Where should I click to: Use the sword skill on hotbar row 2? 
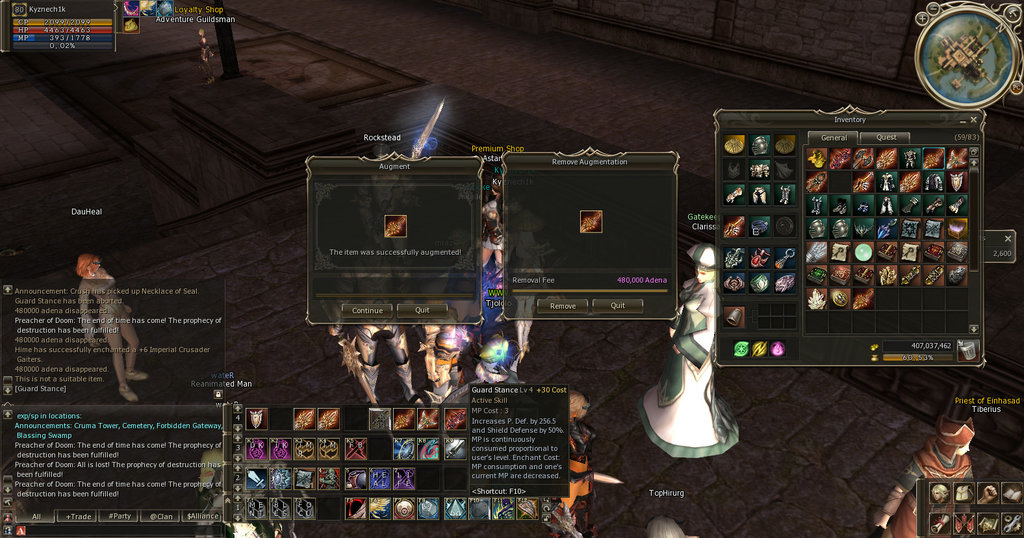click(257, 479)
